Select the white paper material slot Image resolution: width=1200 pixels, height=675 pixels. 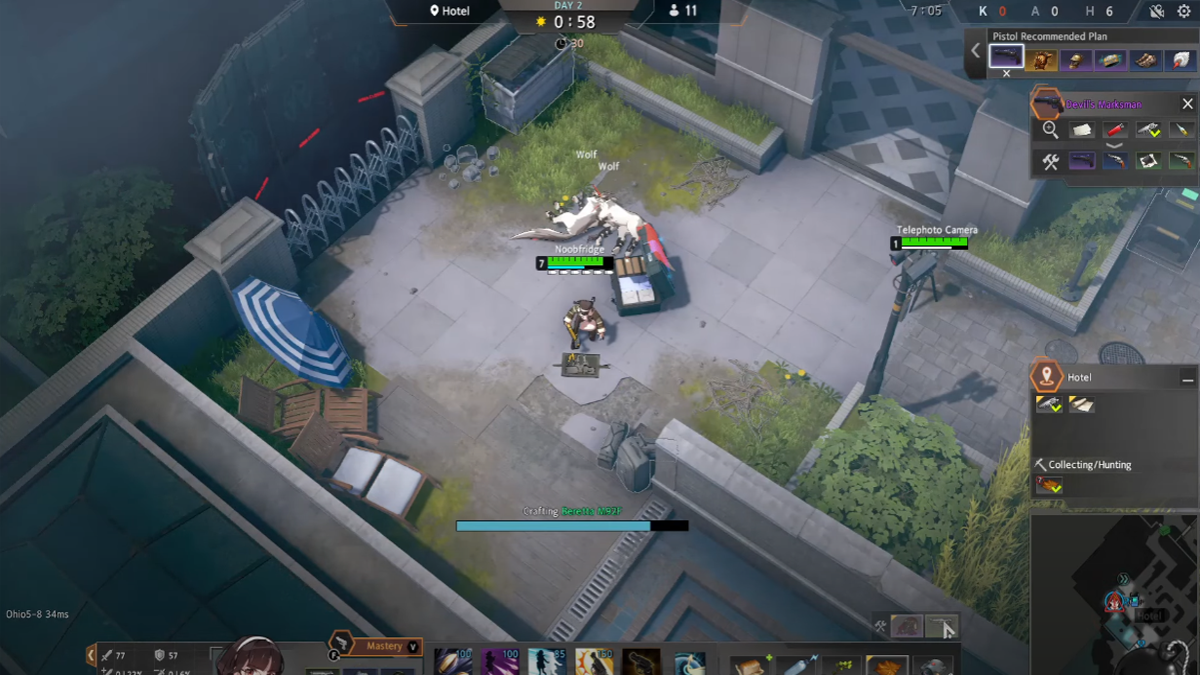[x=1082, y=130]
